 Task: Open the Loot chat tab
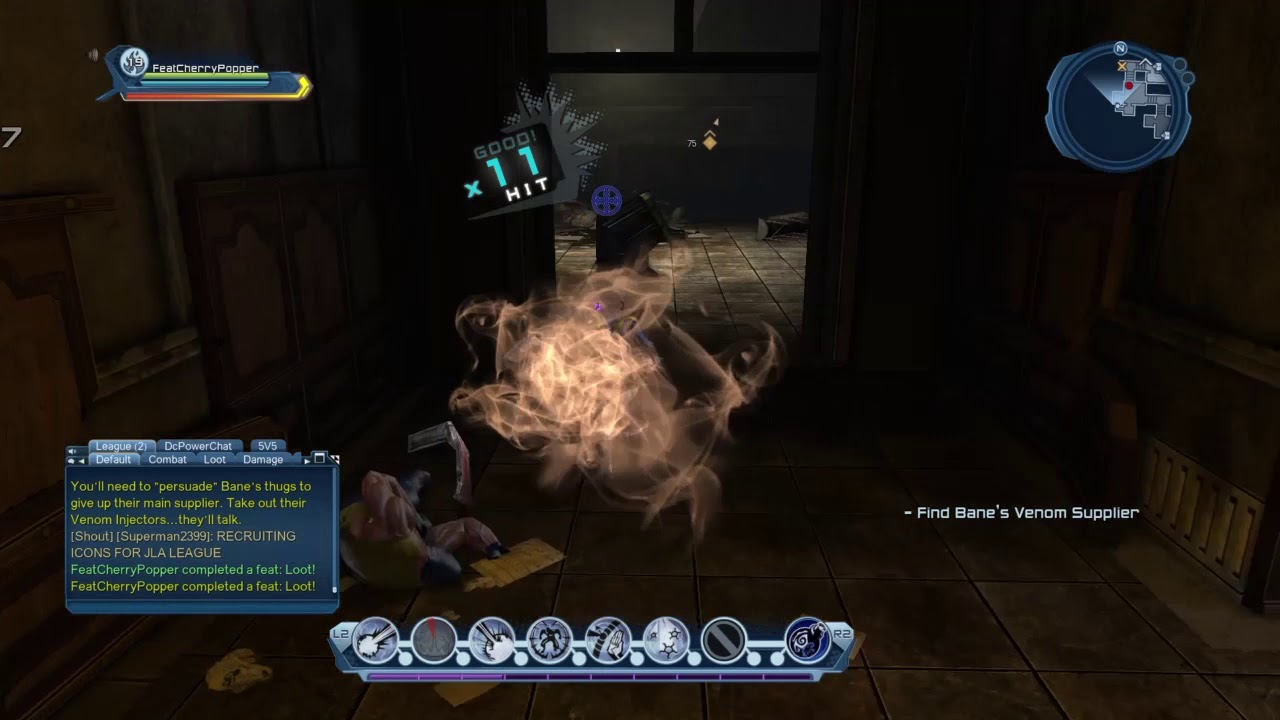coord(215,460)
